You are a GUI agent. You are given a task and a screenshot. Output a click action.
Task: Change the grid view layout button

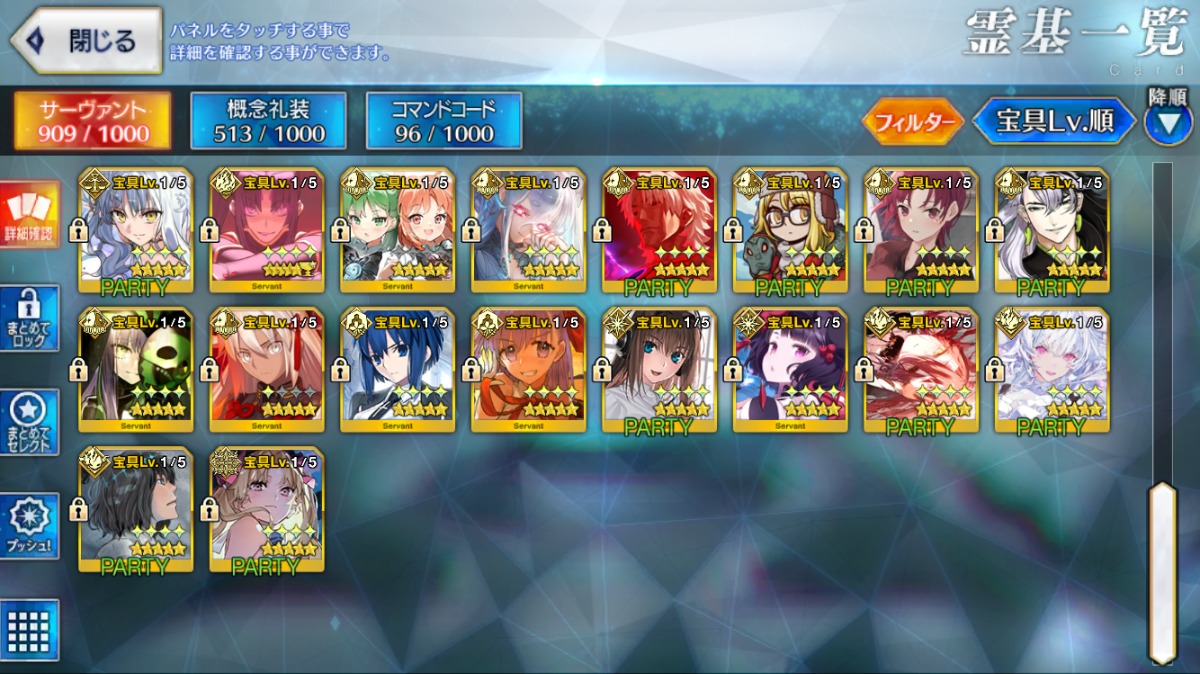[29, 630]
